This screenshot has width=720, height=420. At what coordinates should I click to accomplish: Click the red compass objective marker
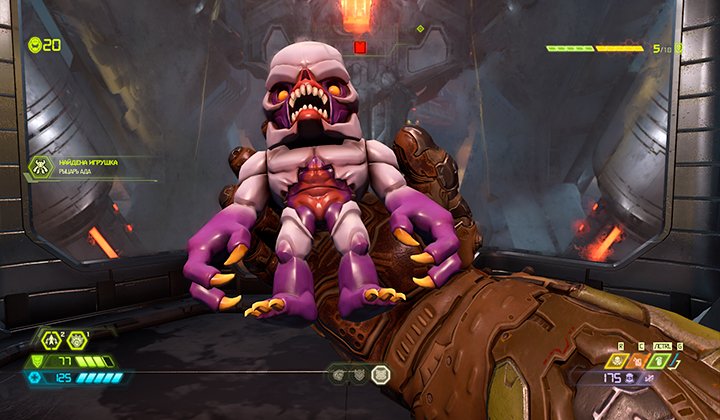360,47
